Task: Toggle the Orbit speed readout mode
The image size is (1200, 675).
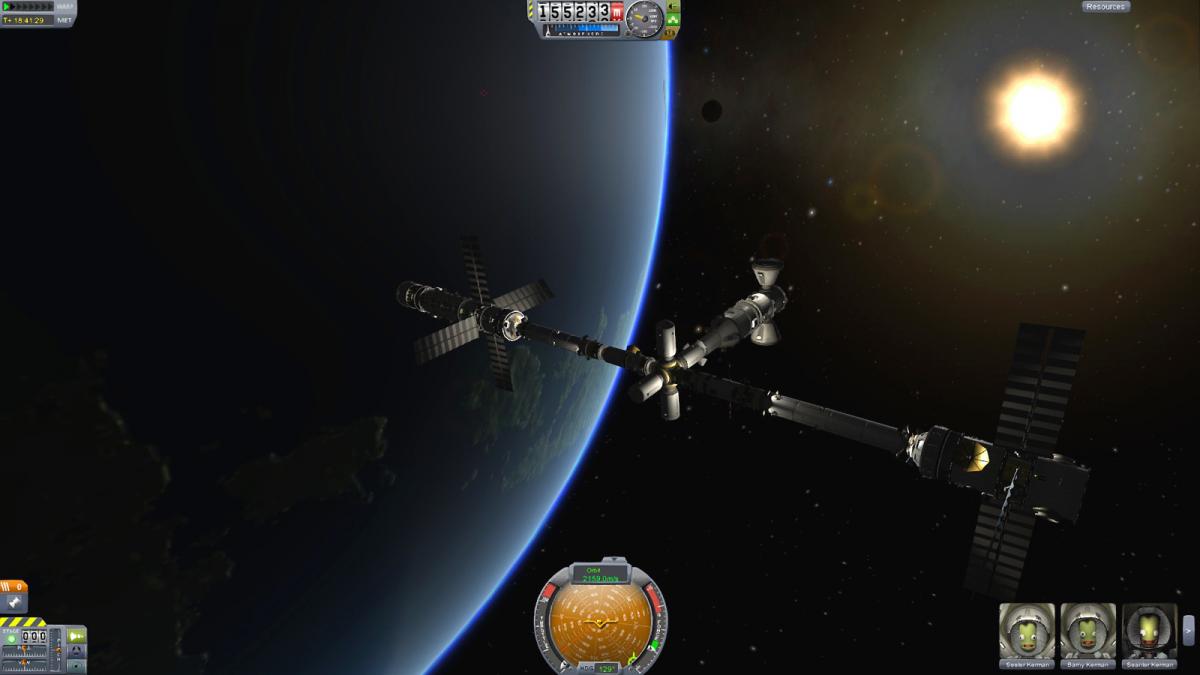Action: [600, 574]
